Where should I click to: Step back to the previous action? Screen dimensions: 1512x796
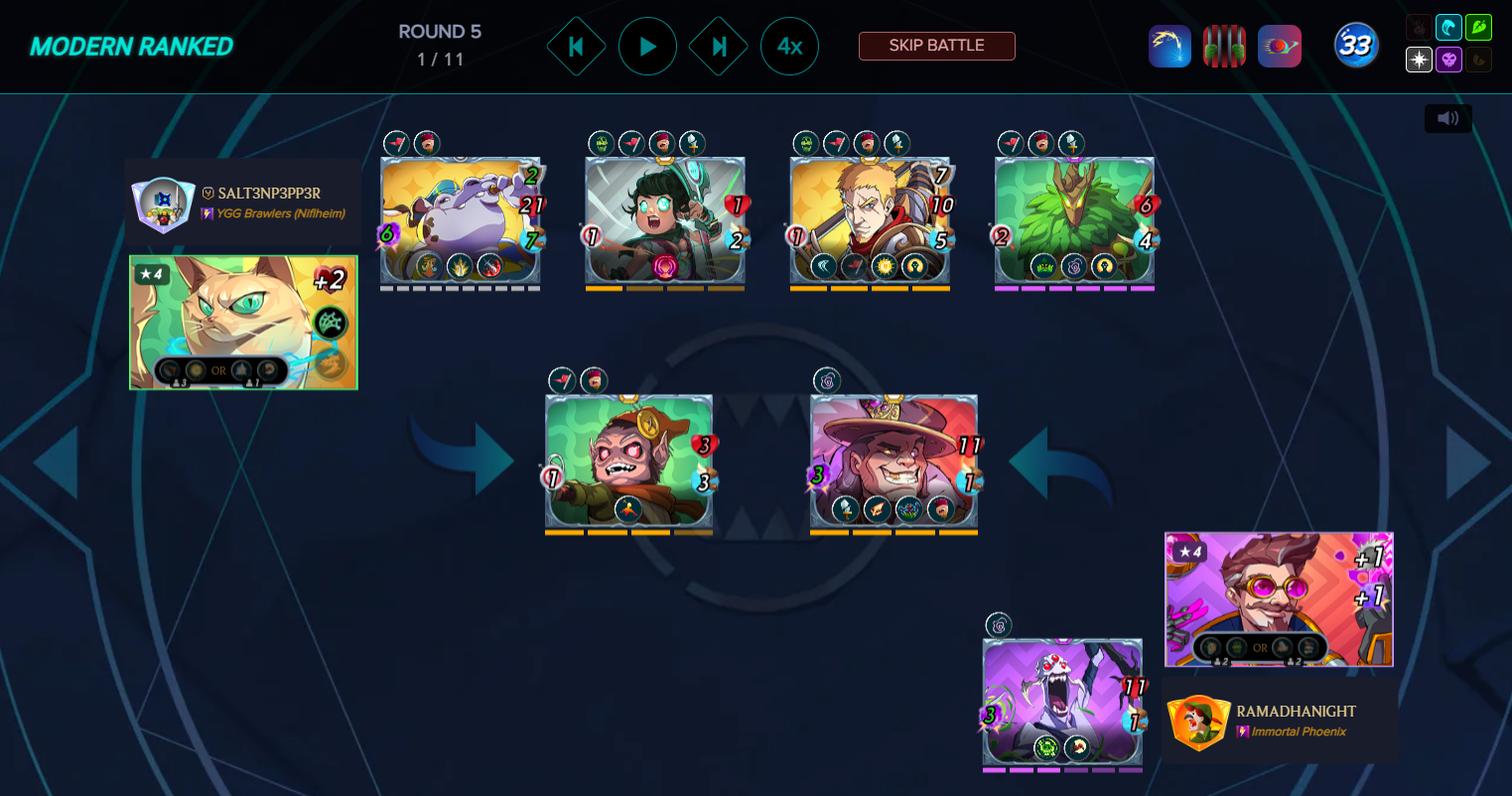[576, 46]
